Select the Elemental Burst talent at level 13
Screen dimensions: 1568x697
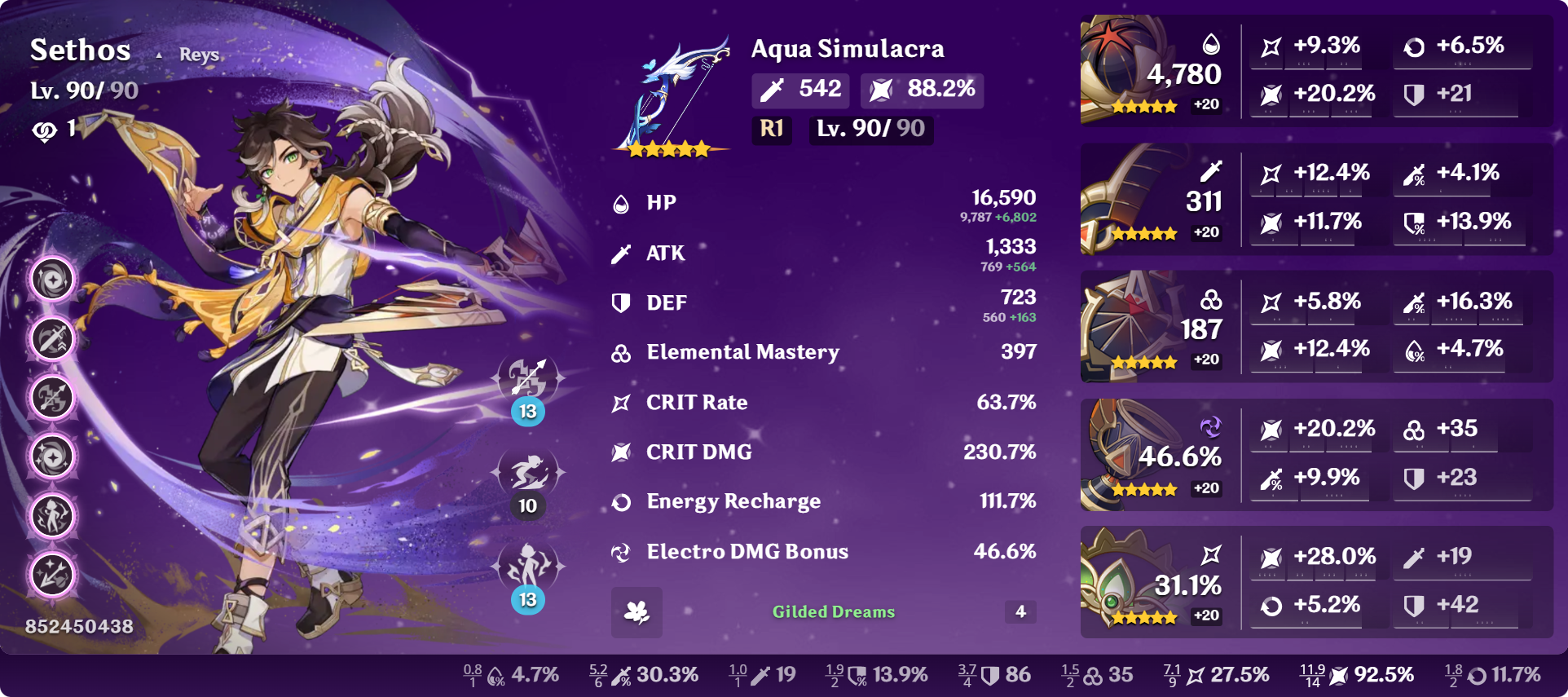[528, 567]
